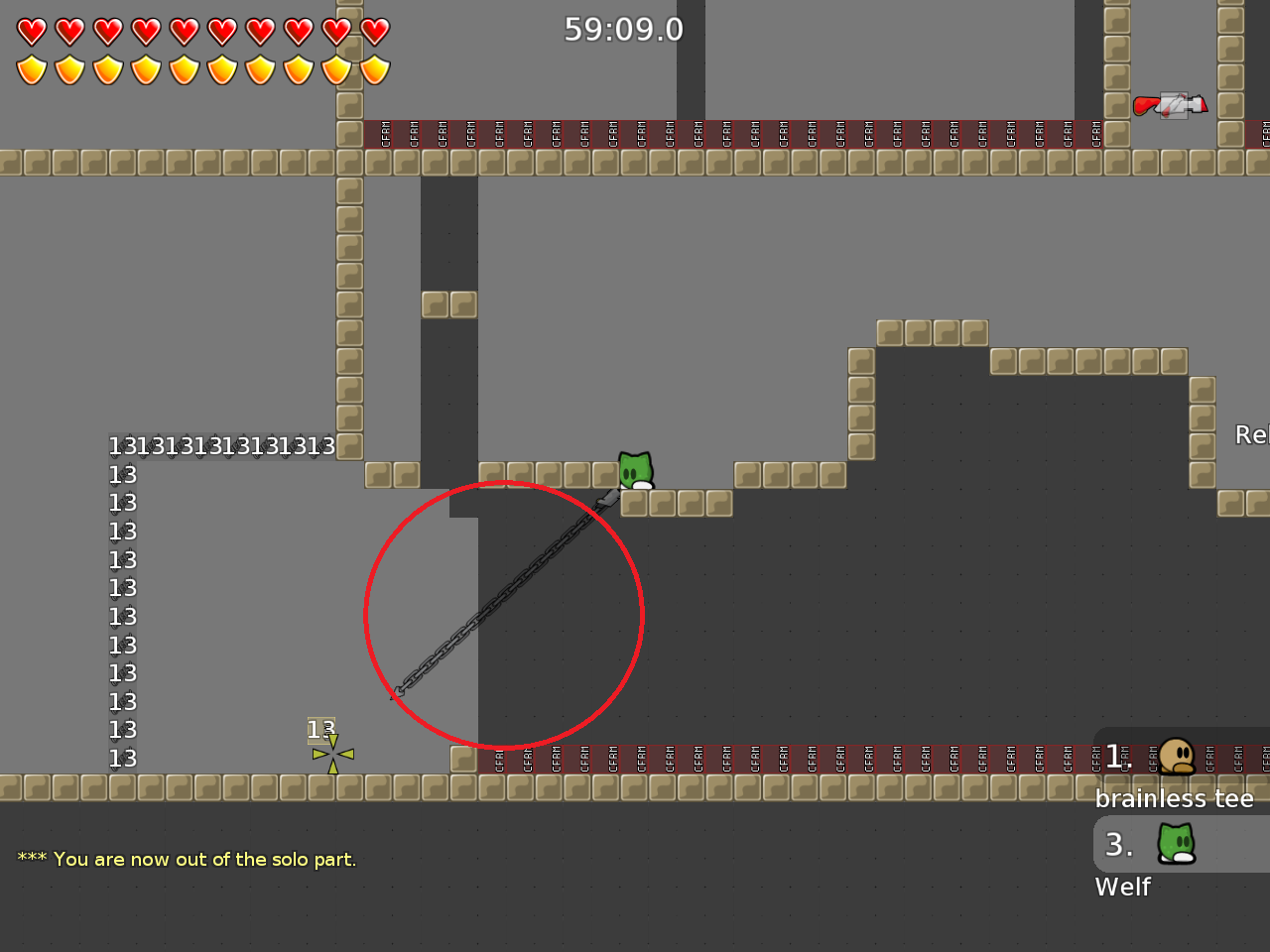Click the first red heart in the health bar

tap(33, 31)
